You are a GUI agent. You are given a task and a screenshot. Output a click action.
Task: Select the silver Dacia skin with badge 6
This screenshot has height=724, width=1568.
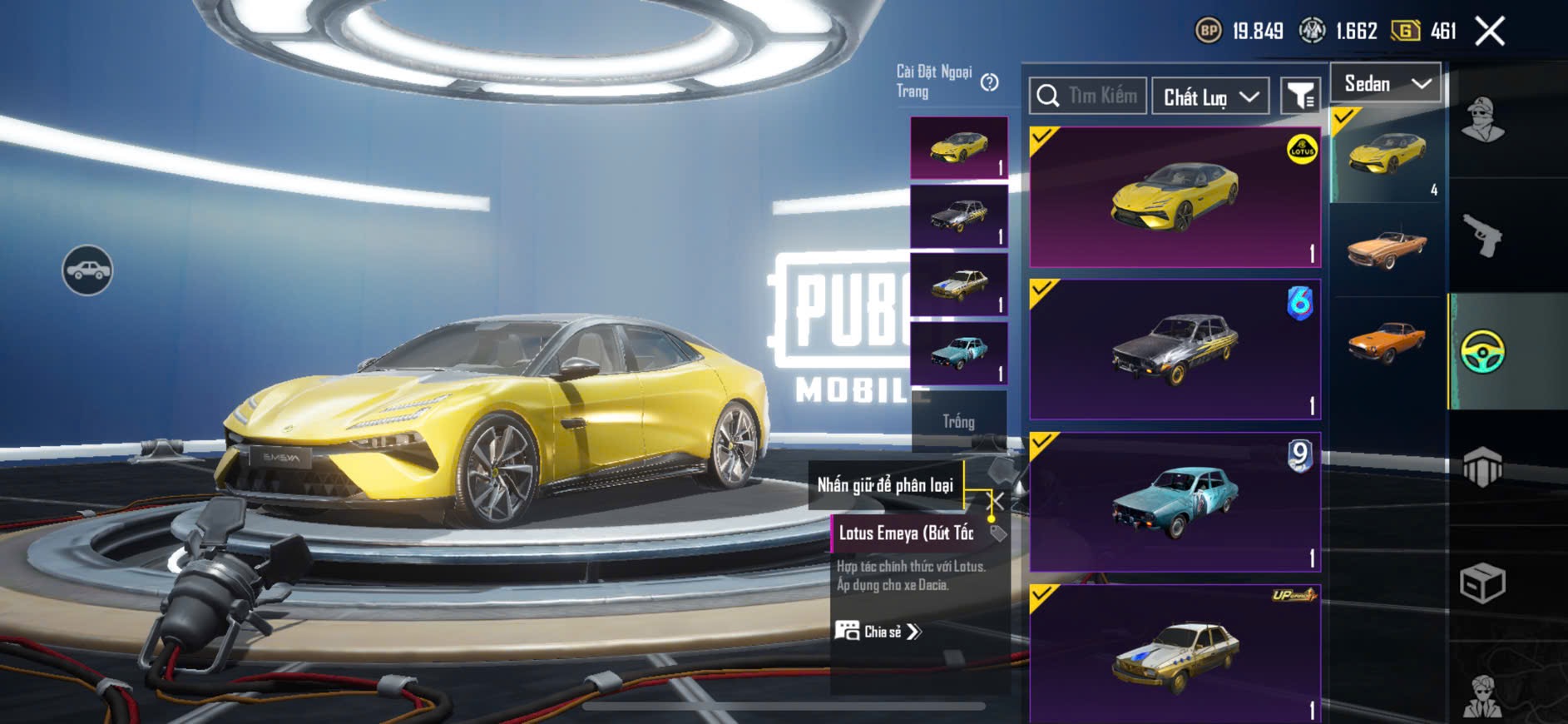point(1175,350)
